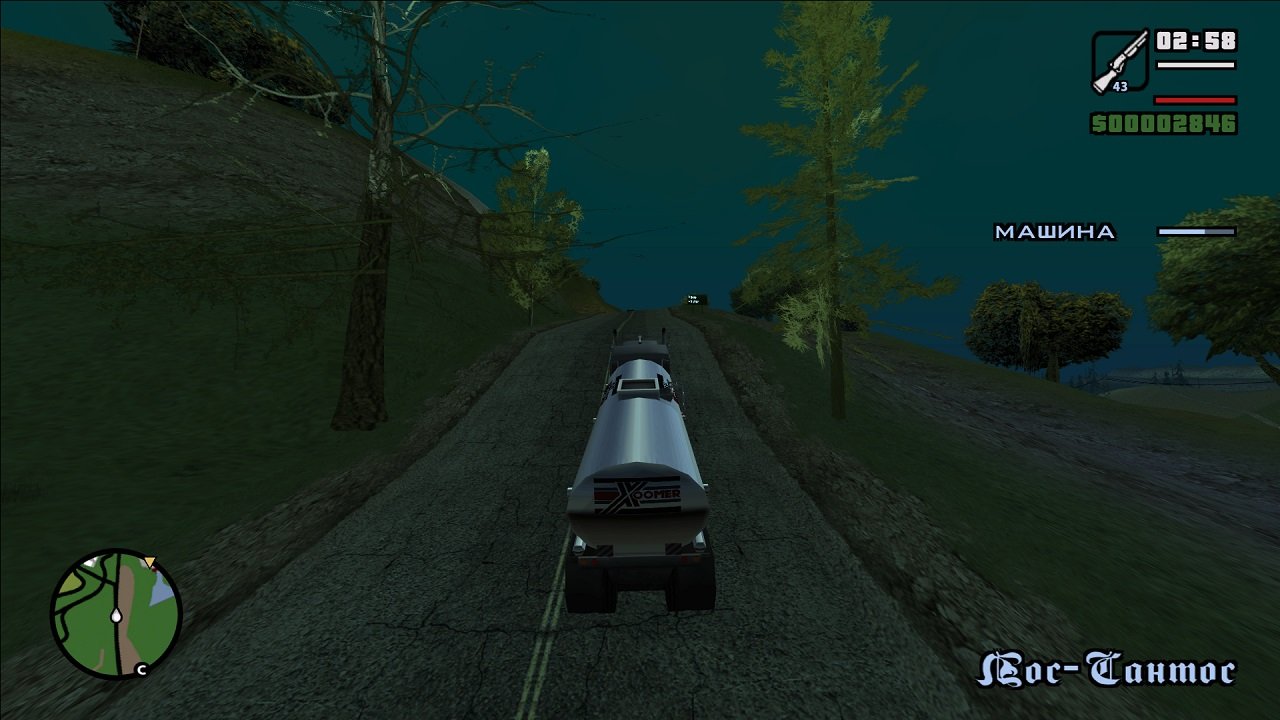Toggle the player health bar display
Image resolution: width=1280 pixels, height=720 pixels.
pyautogui.click(x=1193, y=101)
